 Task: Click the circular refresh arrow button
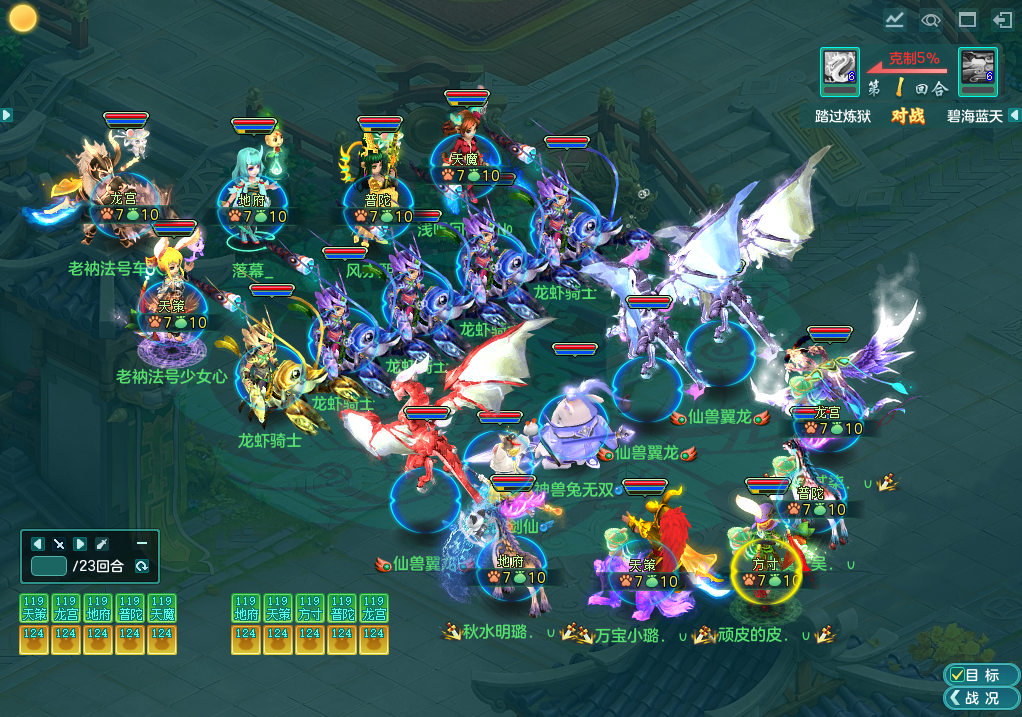point(141,566)
